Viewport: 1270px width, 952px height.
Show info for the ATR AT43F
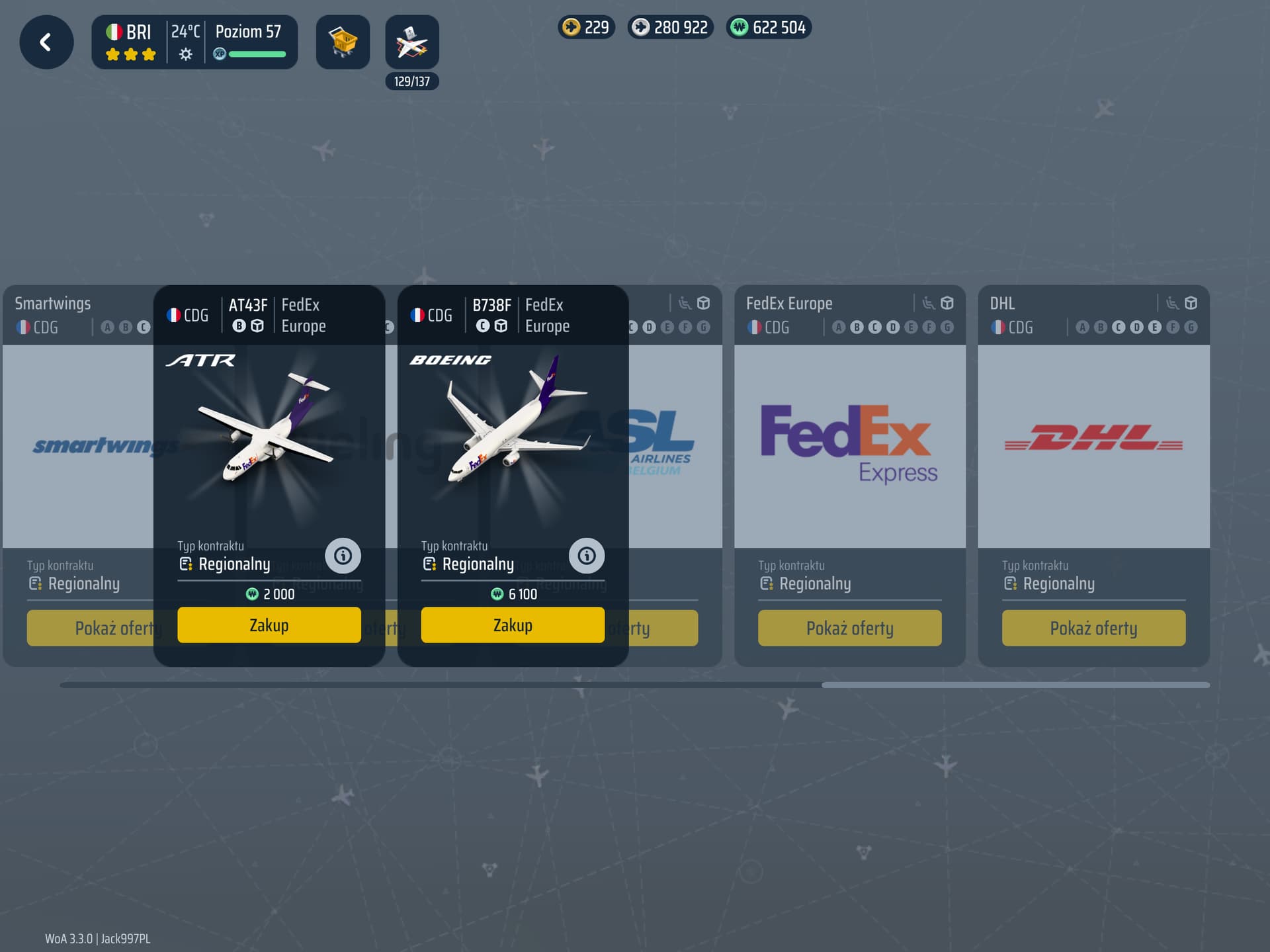[343, 556]
